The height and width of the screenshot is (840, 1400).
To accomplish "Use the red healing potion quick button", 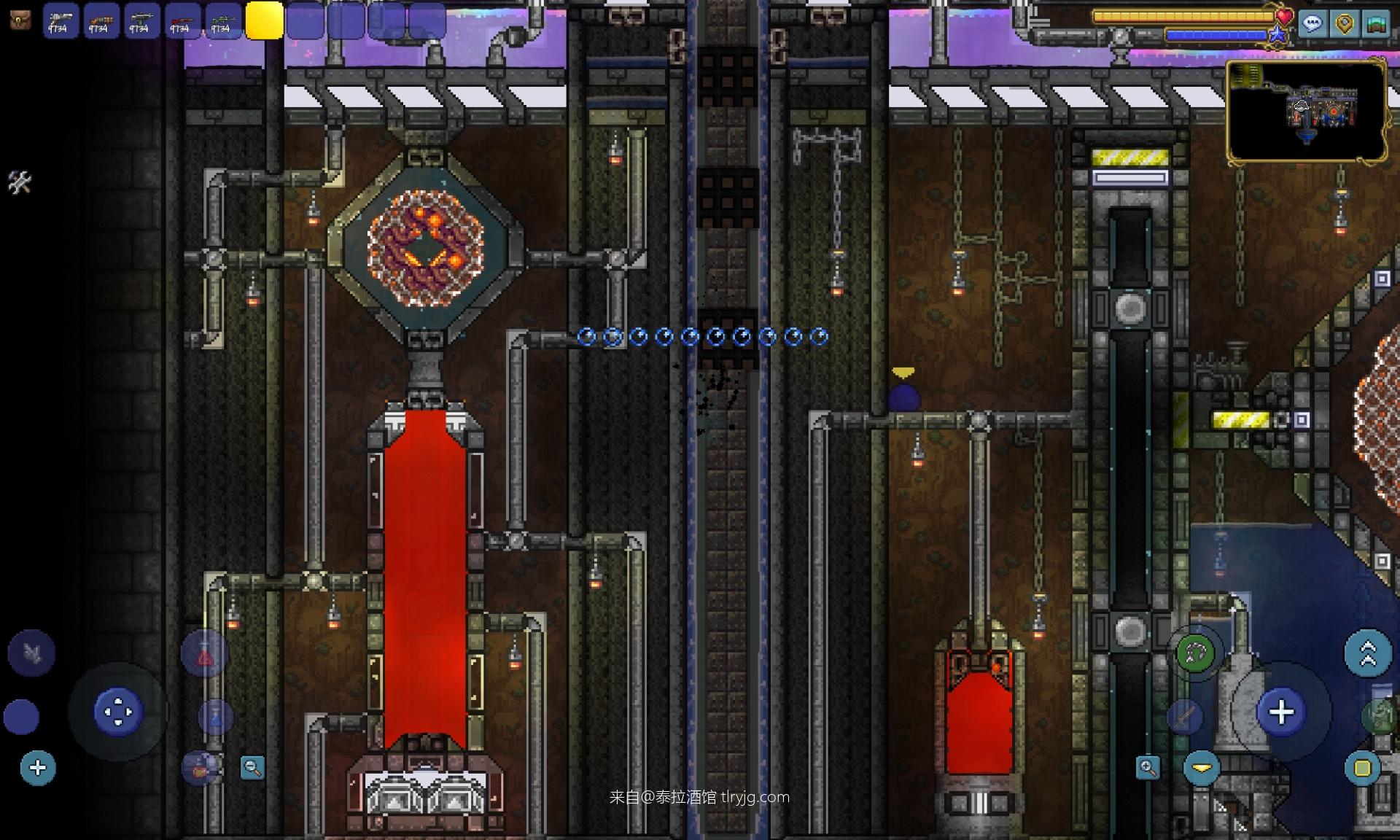I will point(204,656).
